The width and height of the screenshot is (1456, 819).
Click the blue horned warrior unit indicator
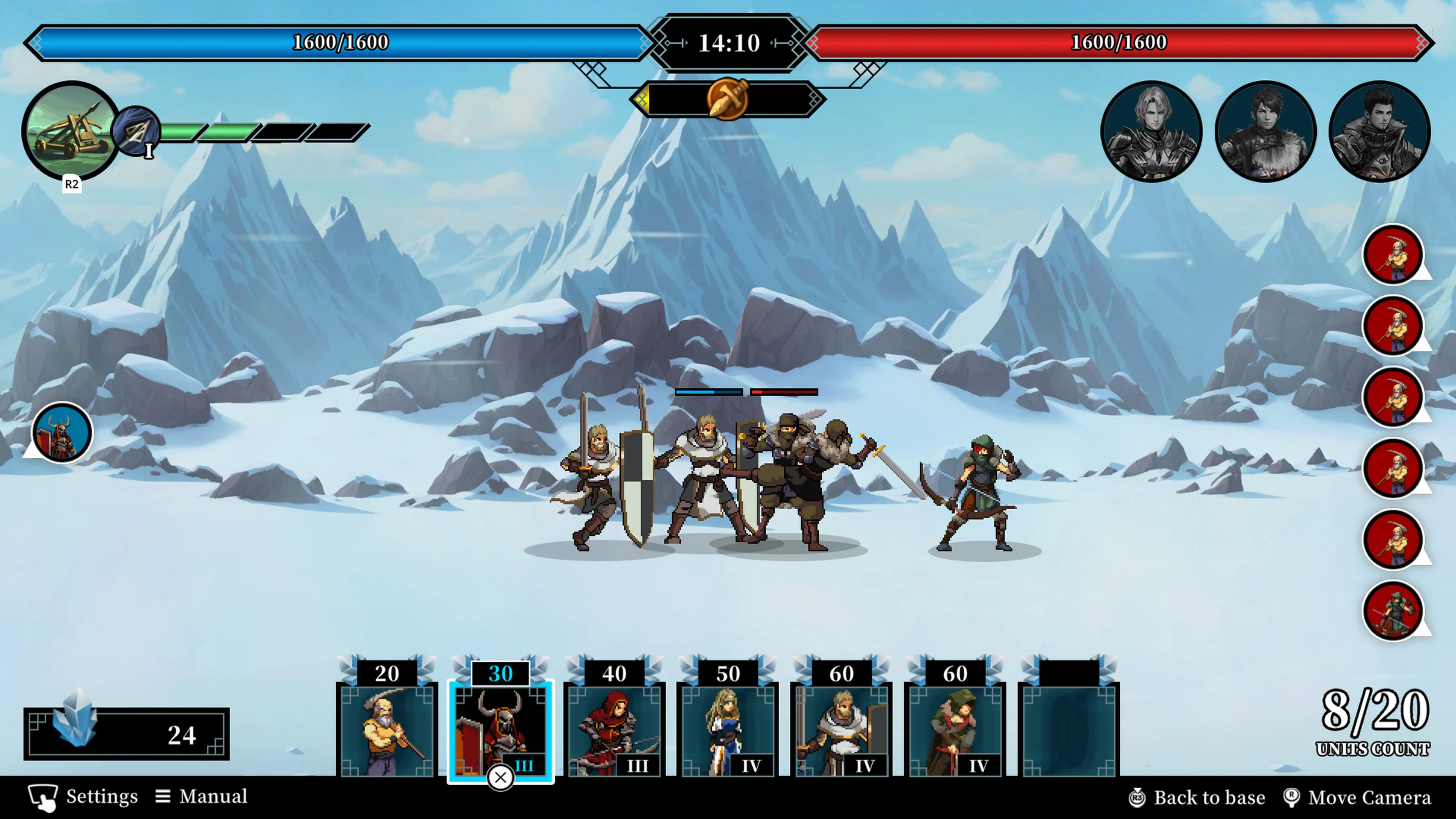[x=62, y=432]
